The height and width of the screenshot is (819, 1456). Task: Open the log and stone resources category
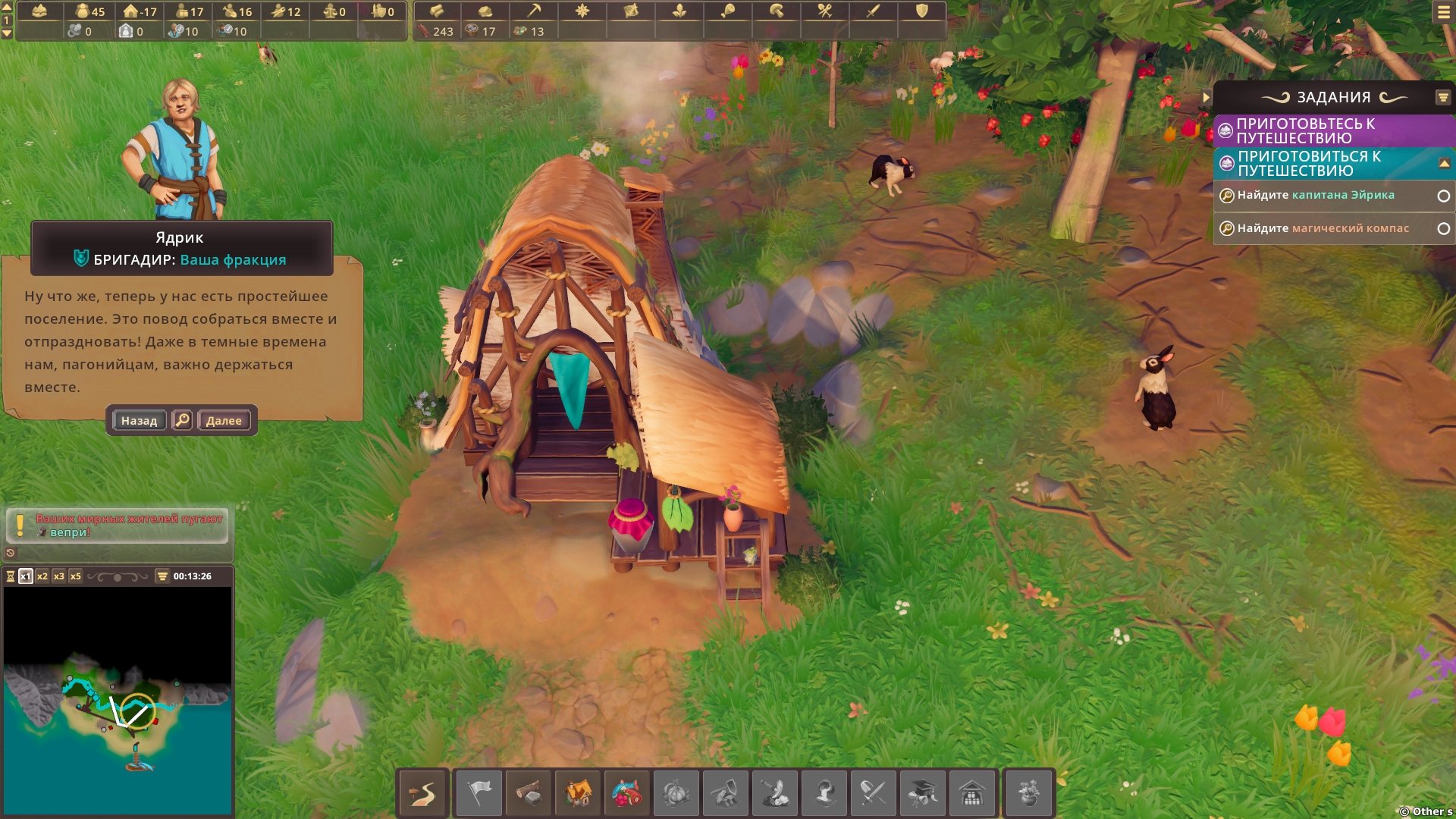529,793
